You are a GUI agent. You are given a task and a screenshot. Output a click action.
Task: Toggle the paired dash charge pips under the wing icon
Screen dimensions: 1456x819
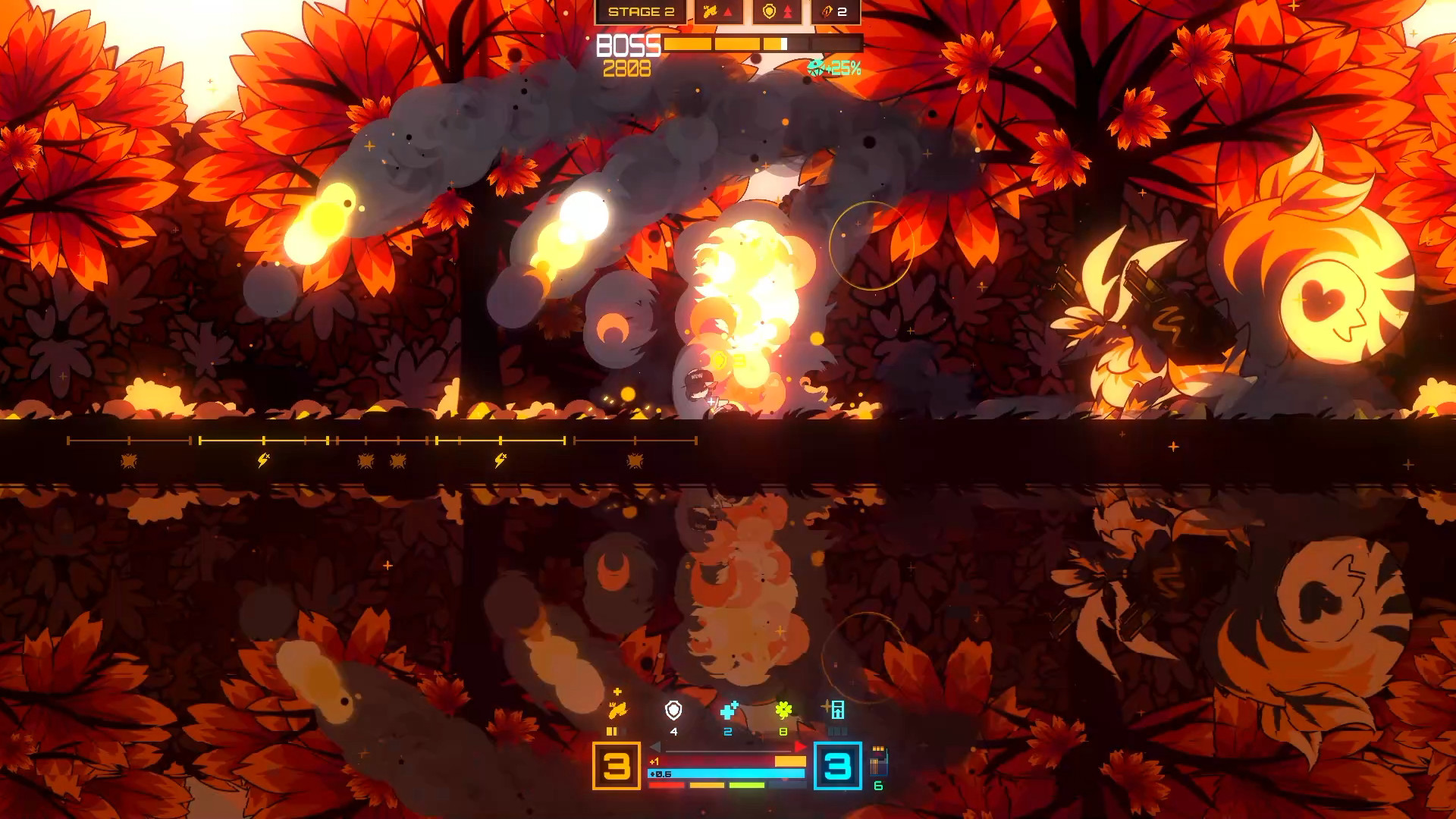(x=613, y=731)
